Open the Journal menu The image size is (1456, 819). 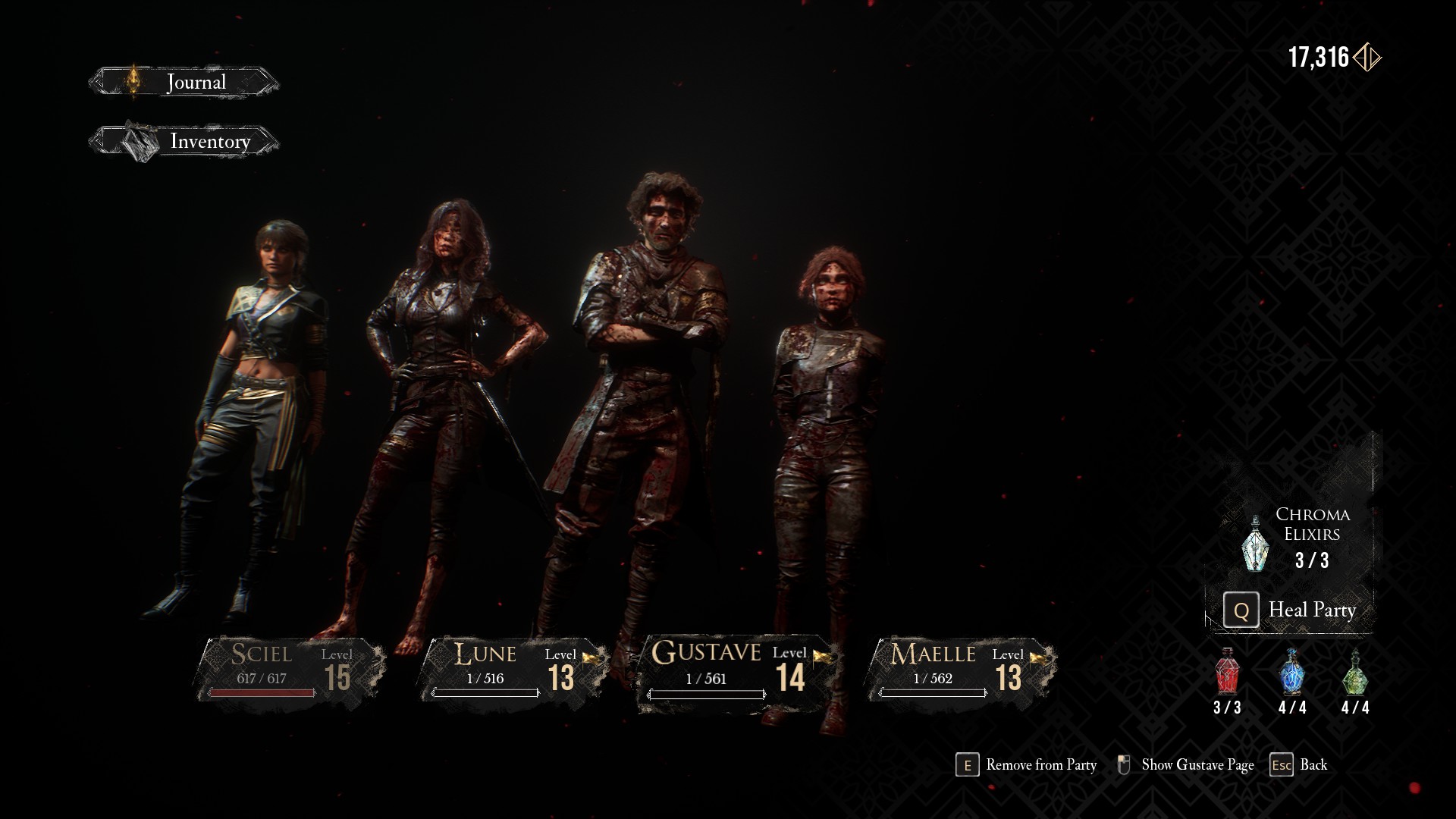pos(184,82)
